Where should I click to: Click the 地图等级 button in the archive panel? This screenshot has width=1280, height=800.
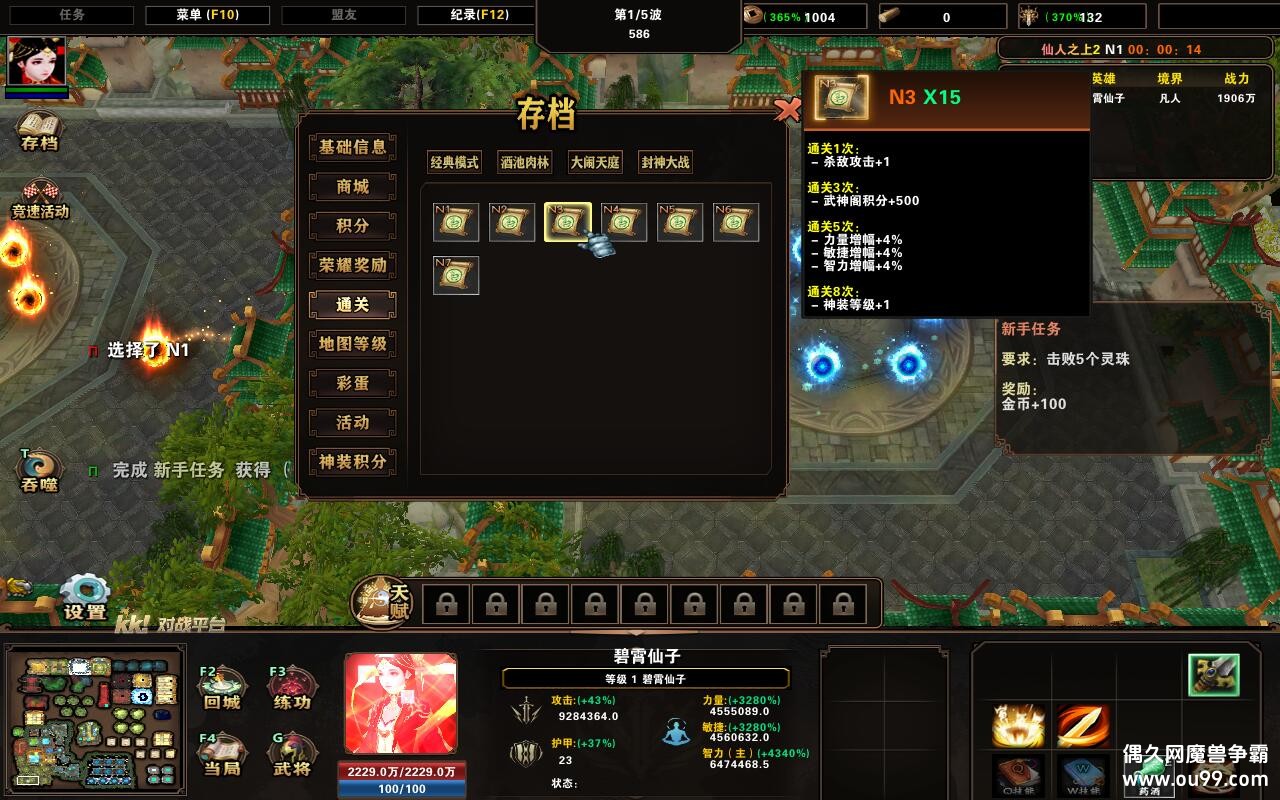point(352,344)
